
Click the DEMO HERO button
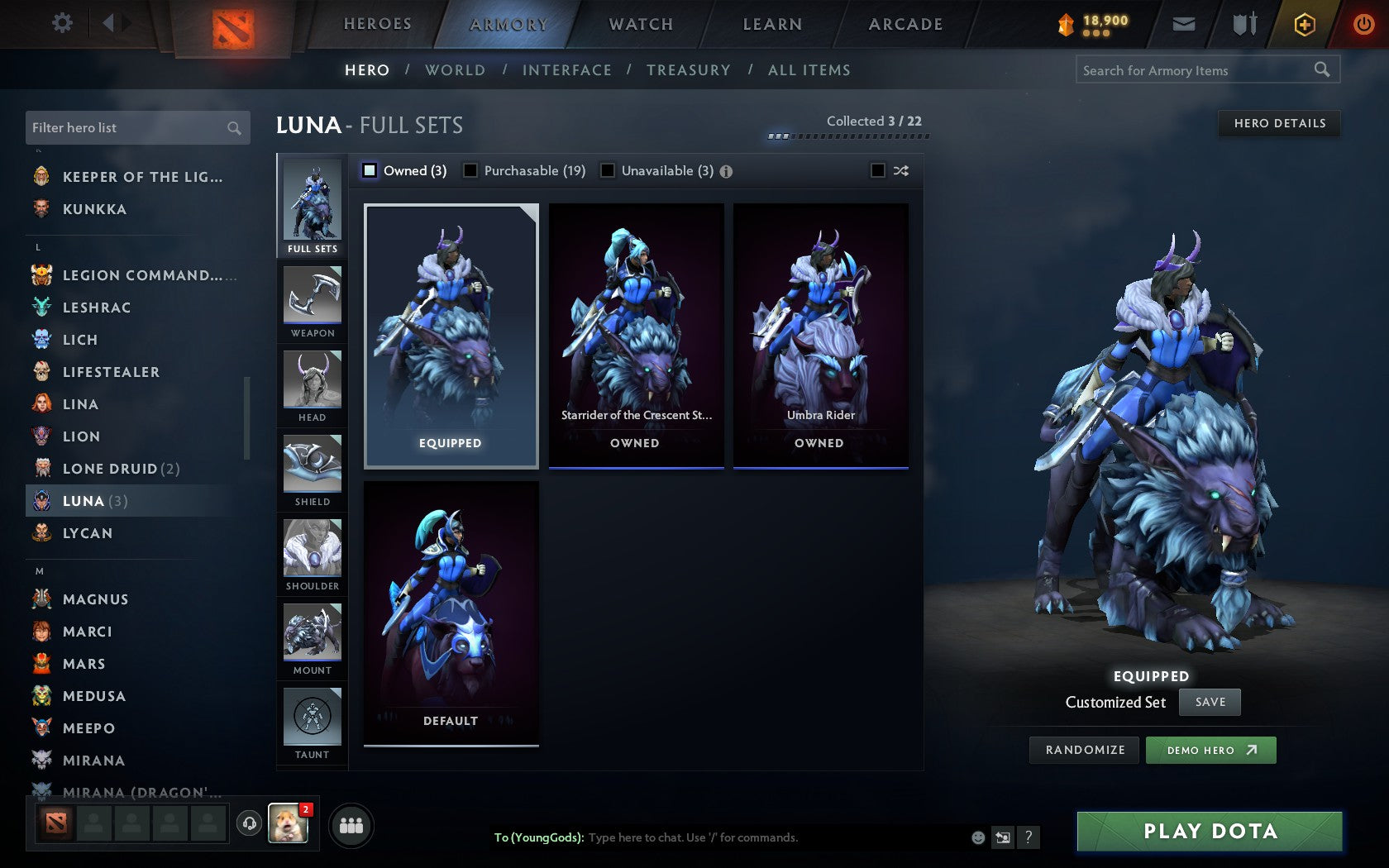pos(1210,750)
